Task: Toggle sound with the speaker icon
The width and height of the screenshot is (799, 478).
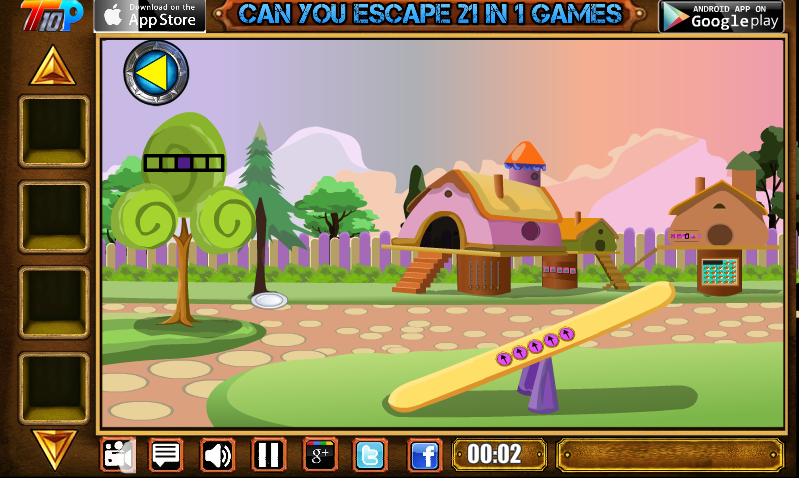Action: tap(217, 455)
